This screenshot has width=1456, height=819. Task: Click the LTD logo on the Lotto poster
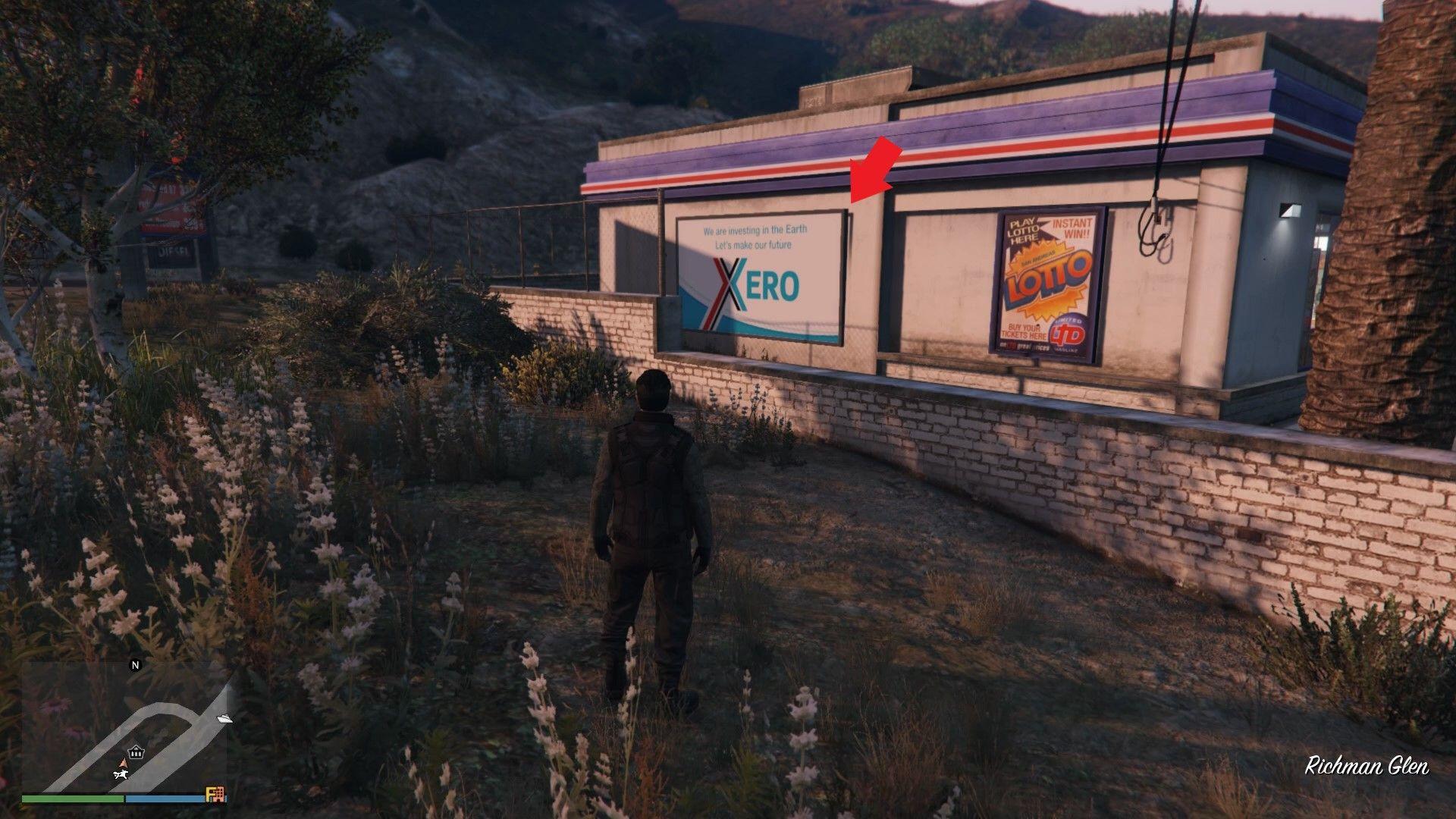pos(1066,333)
